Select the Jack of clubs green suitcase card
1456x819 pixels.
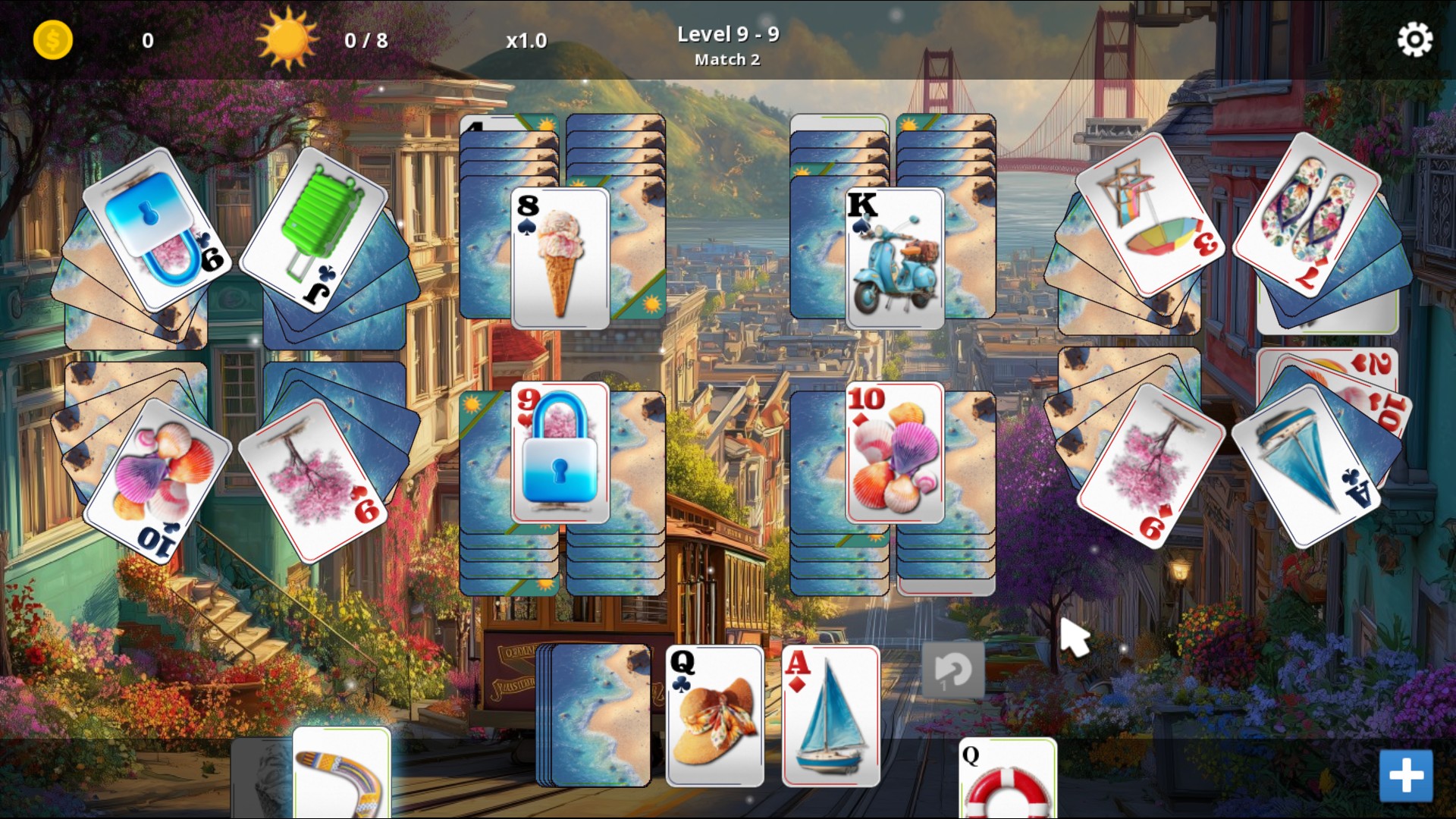[x=314, y=227]
